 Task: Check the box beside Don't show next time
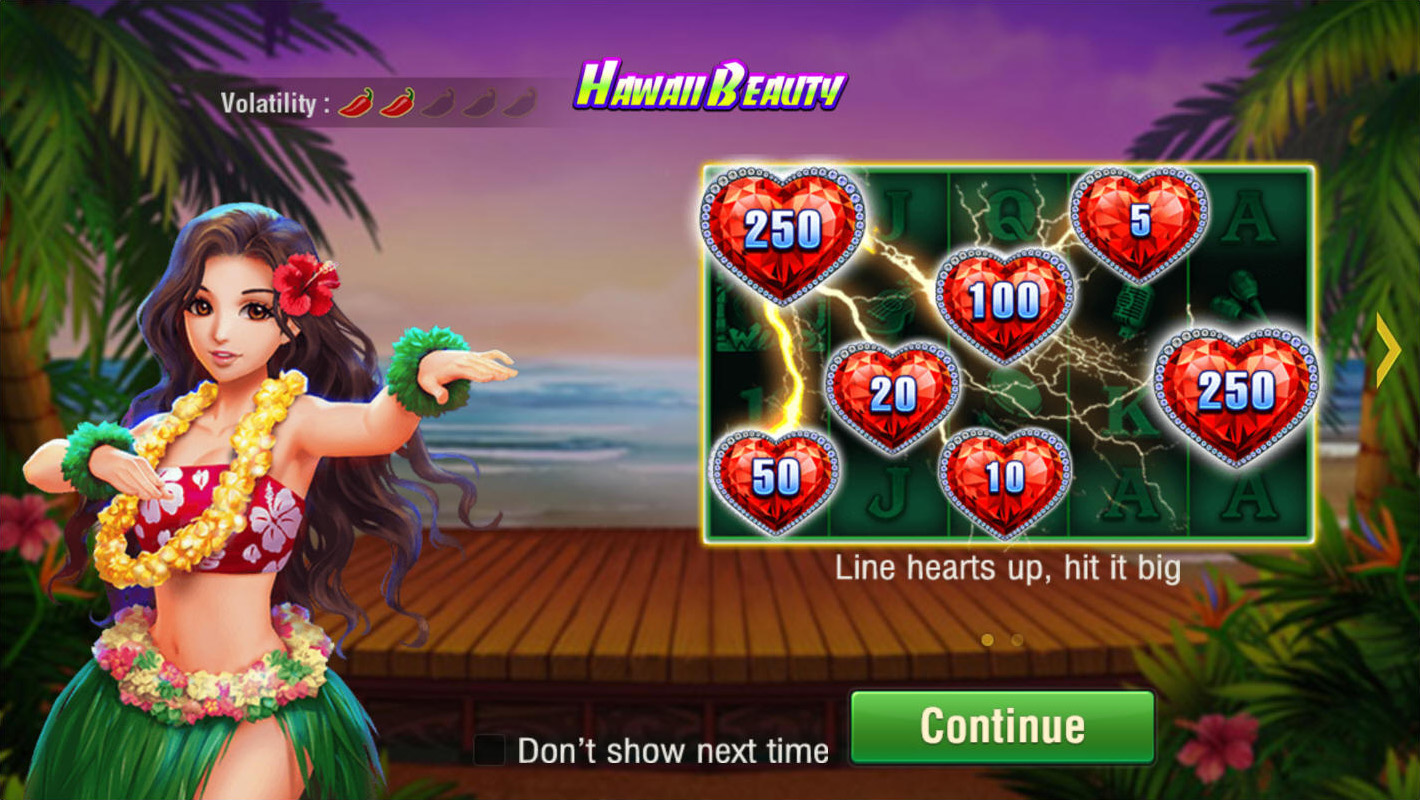coord(490,748)
